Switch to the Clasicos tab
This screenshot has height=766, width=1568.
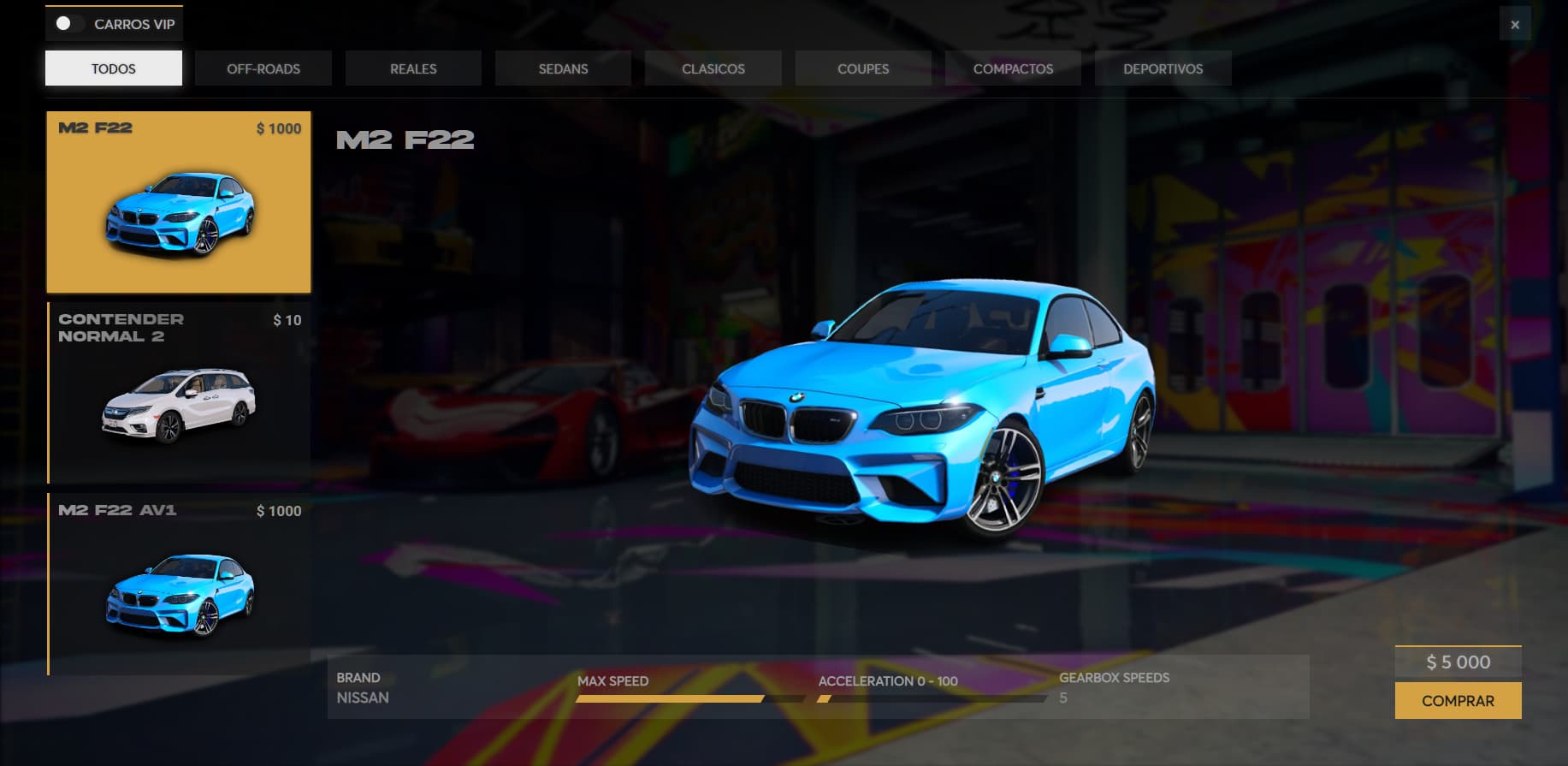pos(713,68)
